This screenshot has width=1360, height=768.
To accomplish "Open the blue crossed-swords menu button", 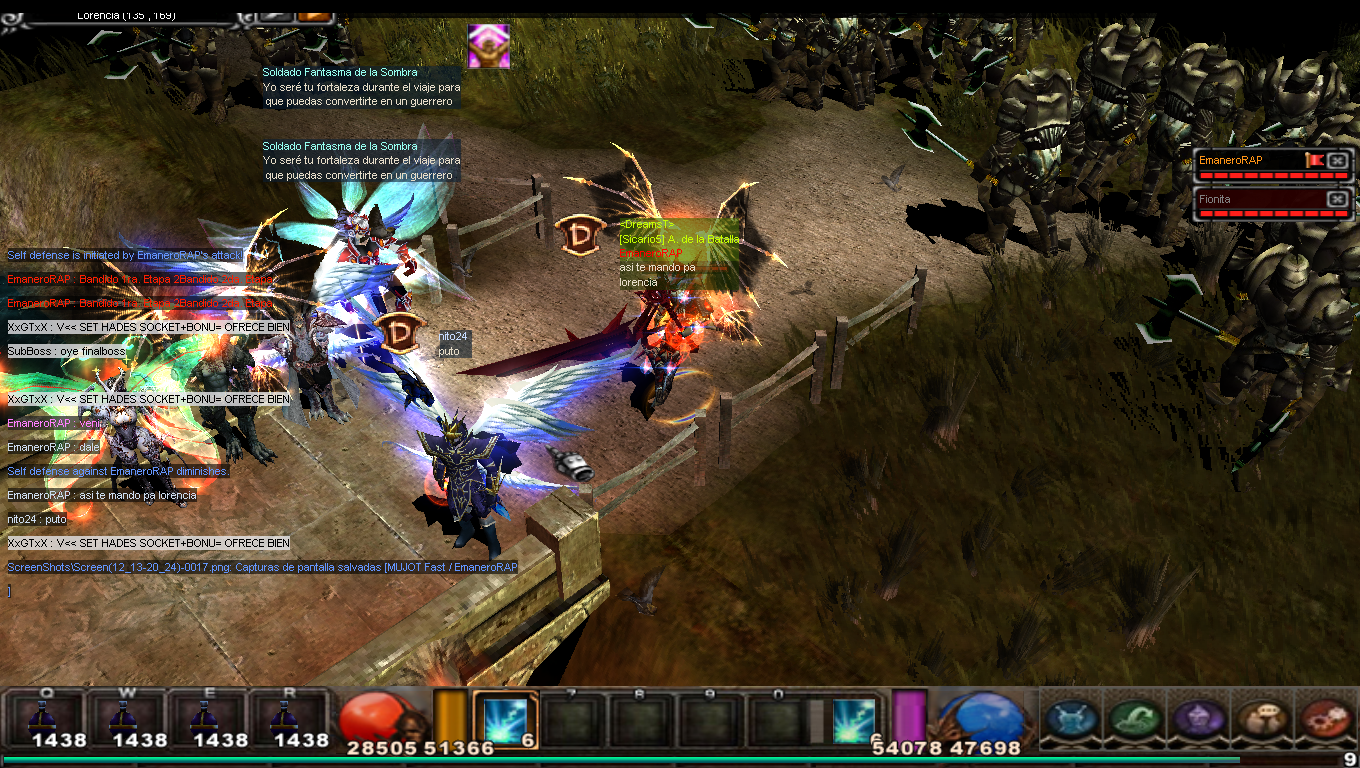I will click(1072, 719).
